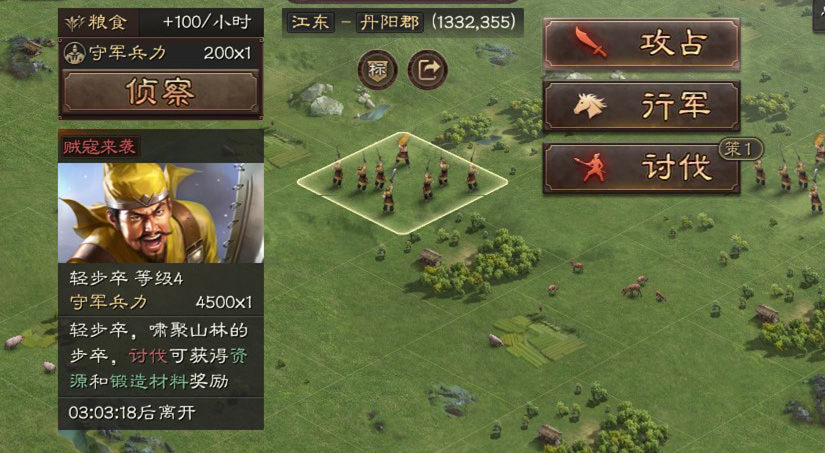Launch the 讨伐 crusade action

point(641,168)
